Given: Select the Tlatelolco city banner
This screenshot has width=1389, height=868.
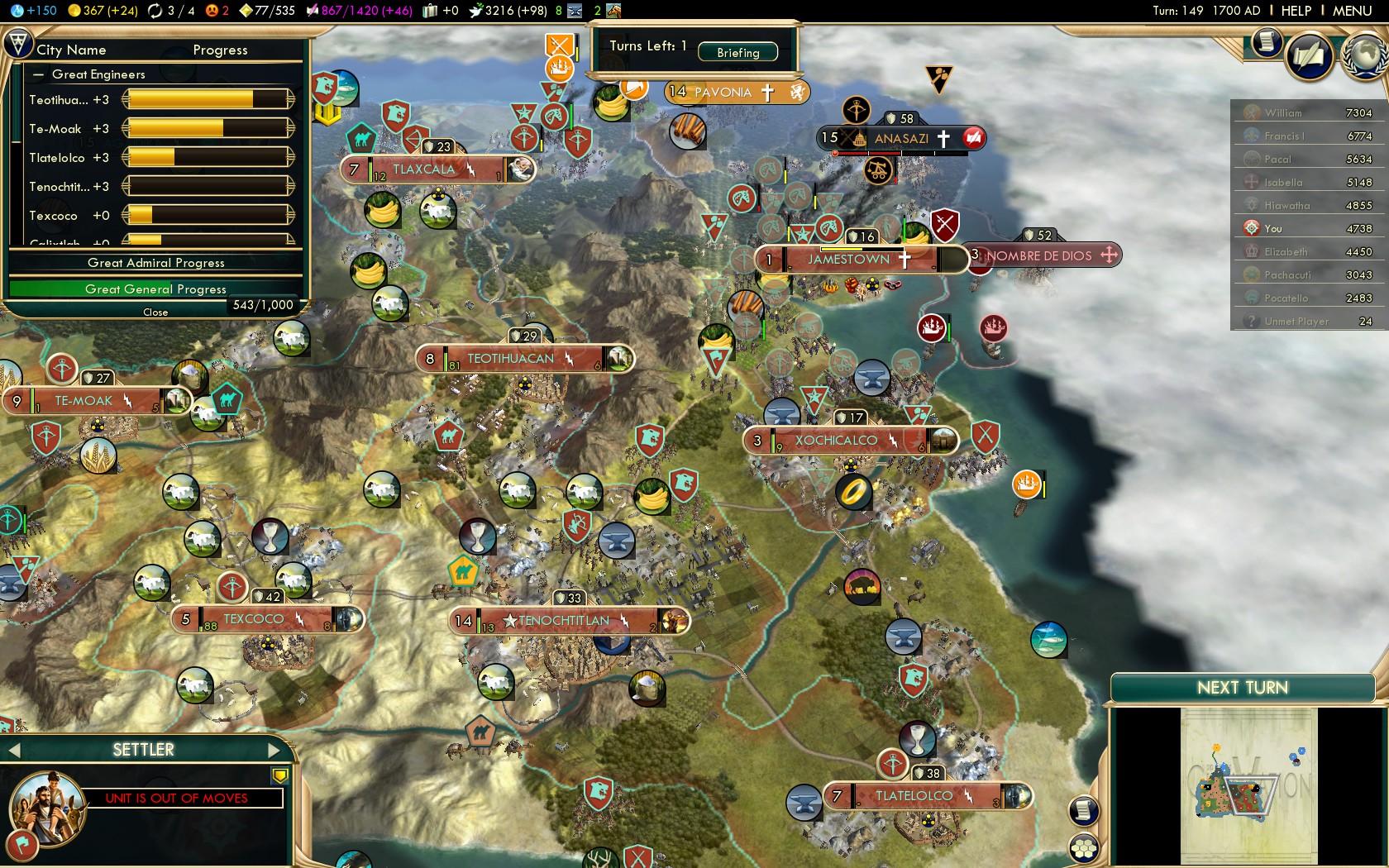Looking at the screenshot, I should pyautogui.click(x=914, y=796).
